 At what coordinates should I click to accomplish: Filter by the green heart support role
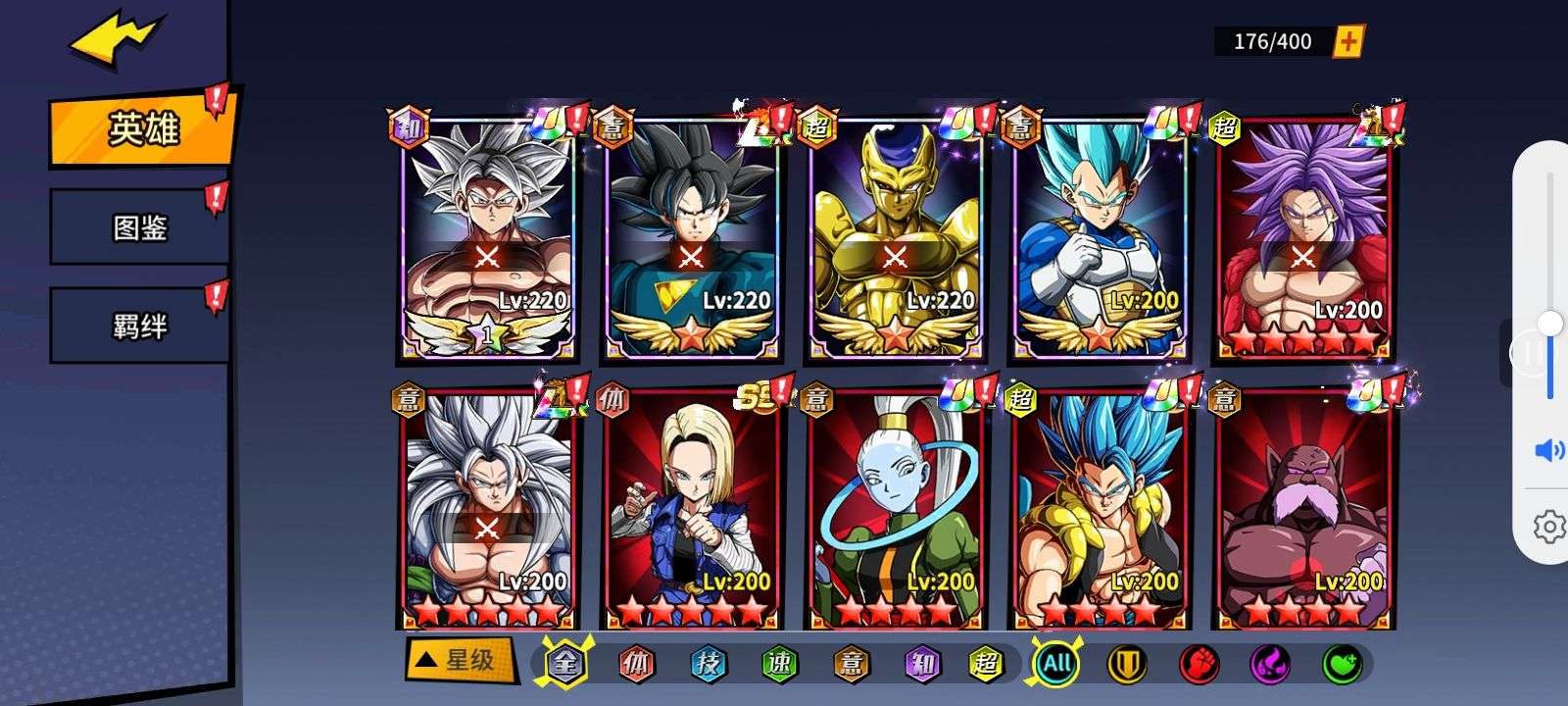1341,664
